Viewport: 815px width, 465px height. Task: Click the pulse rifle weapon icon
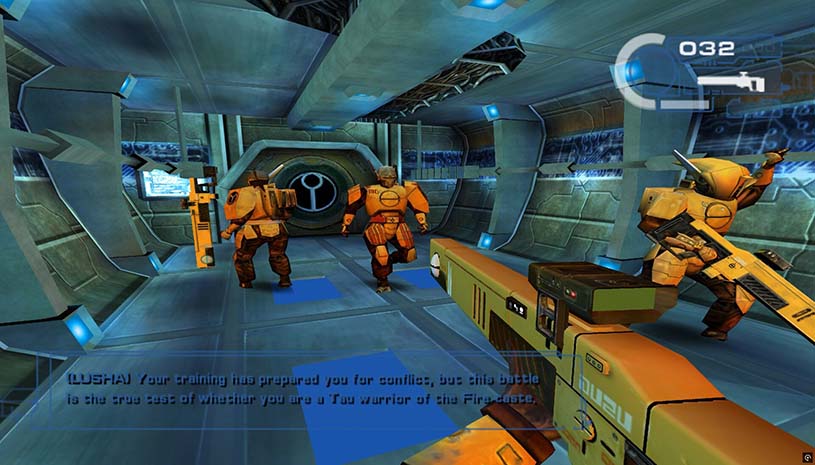(x=731, y=82)
